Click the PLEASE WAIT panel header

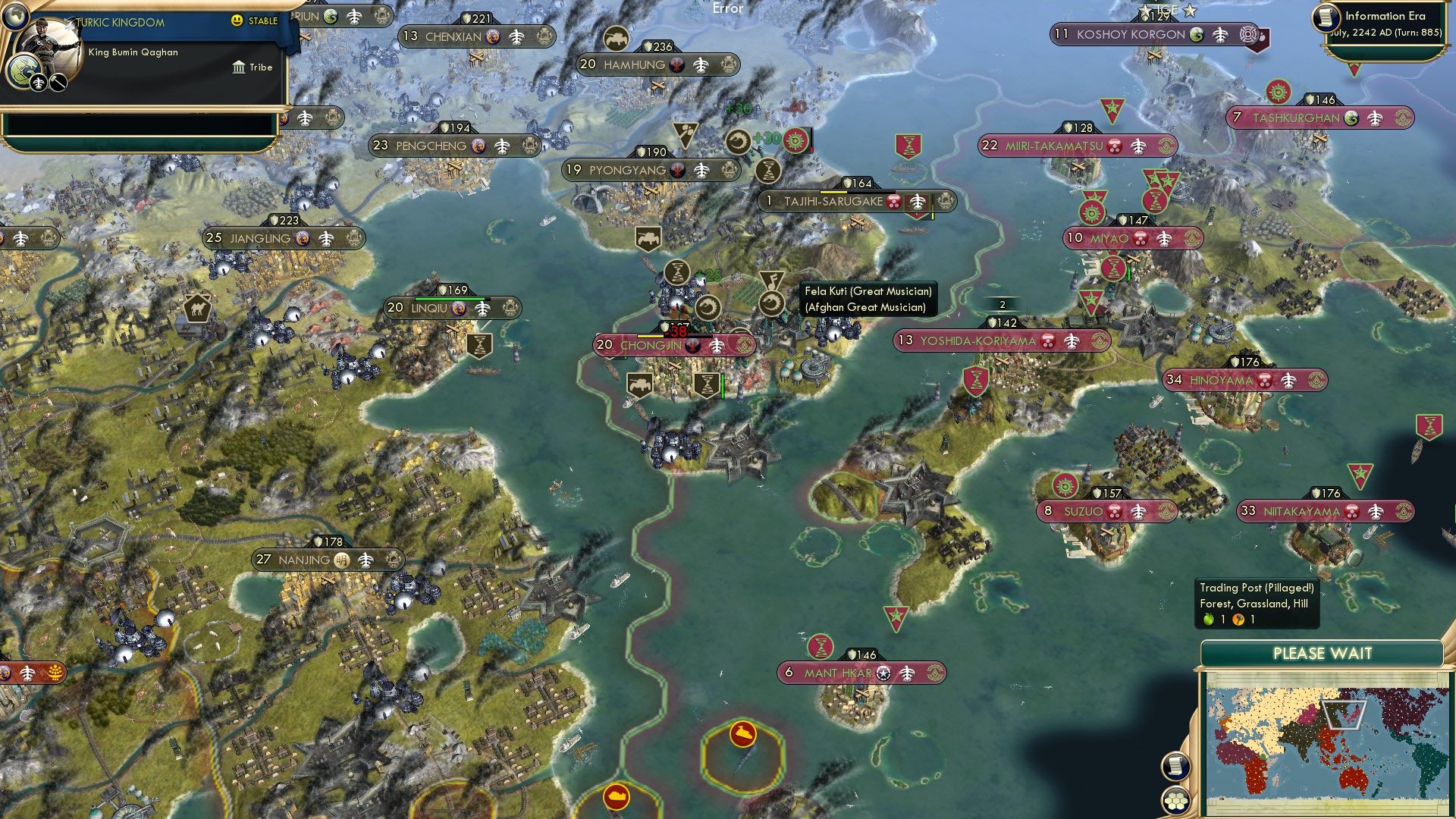point(1324,652)
